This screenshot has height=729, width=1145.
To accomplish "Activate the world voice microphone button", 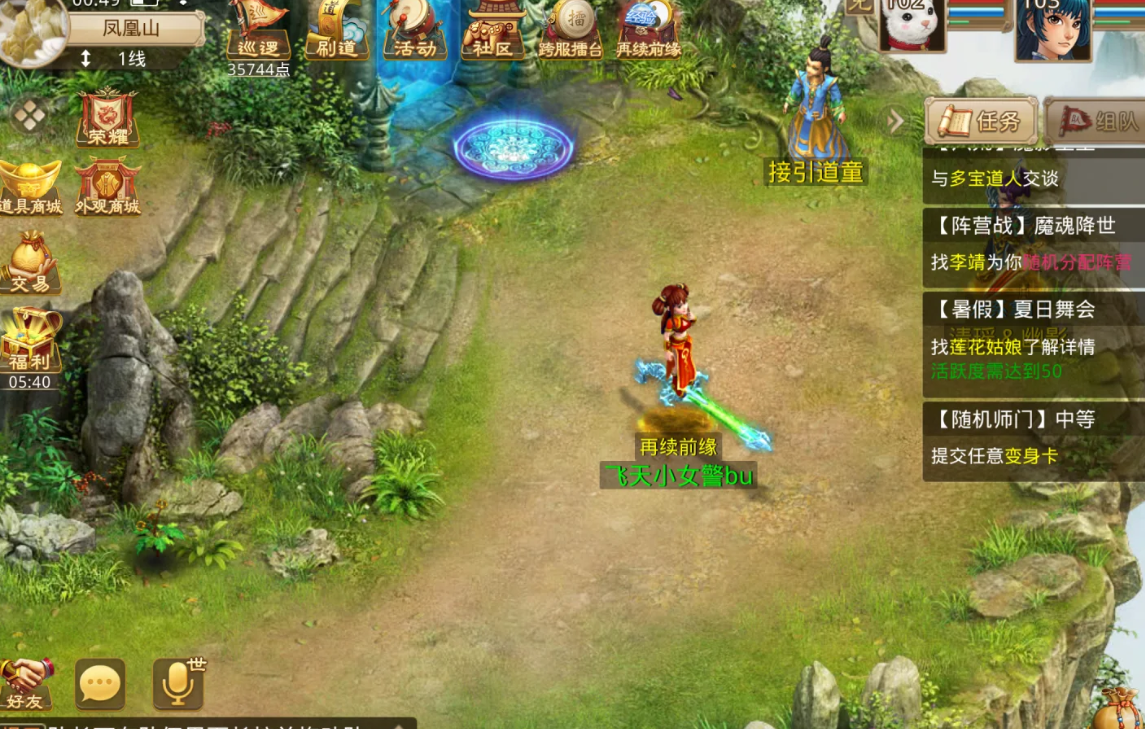I will 179,684.
